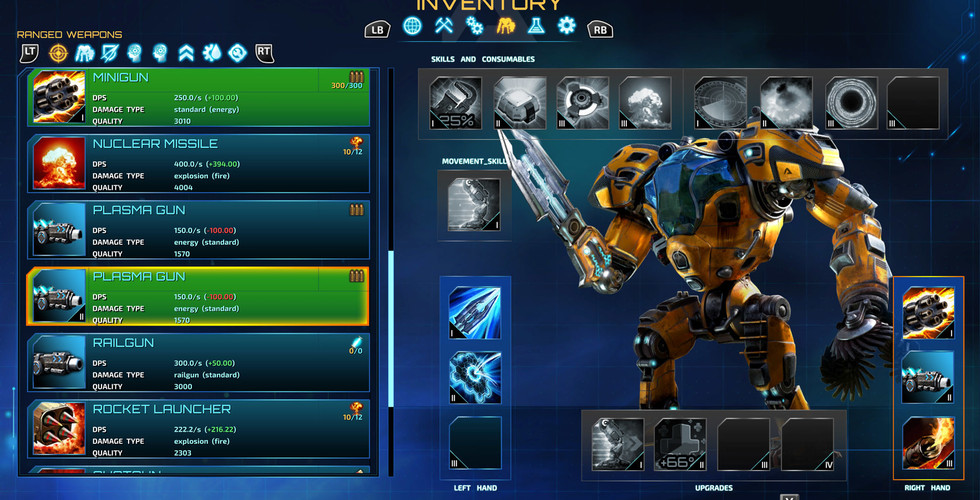Screen dimensions: 980x500
Task: Pick the Rocket Launcher weapon entry
Action: [200, 428]
